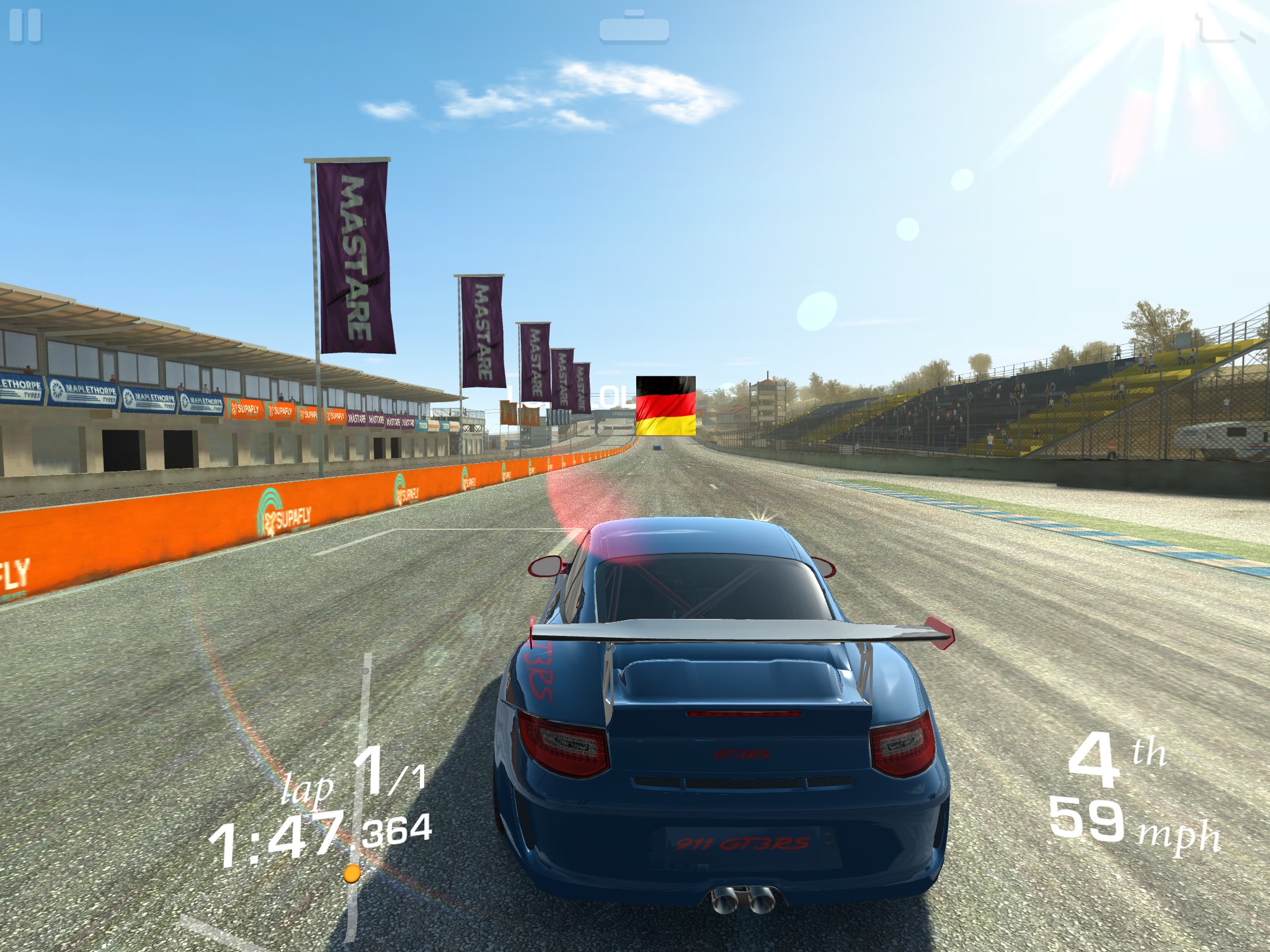Toggle the camera view icon
The image size is (1270, 952).
tap(634, 28)
